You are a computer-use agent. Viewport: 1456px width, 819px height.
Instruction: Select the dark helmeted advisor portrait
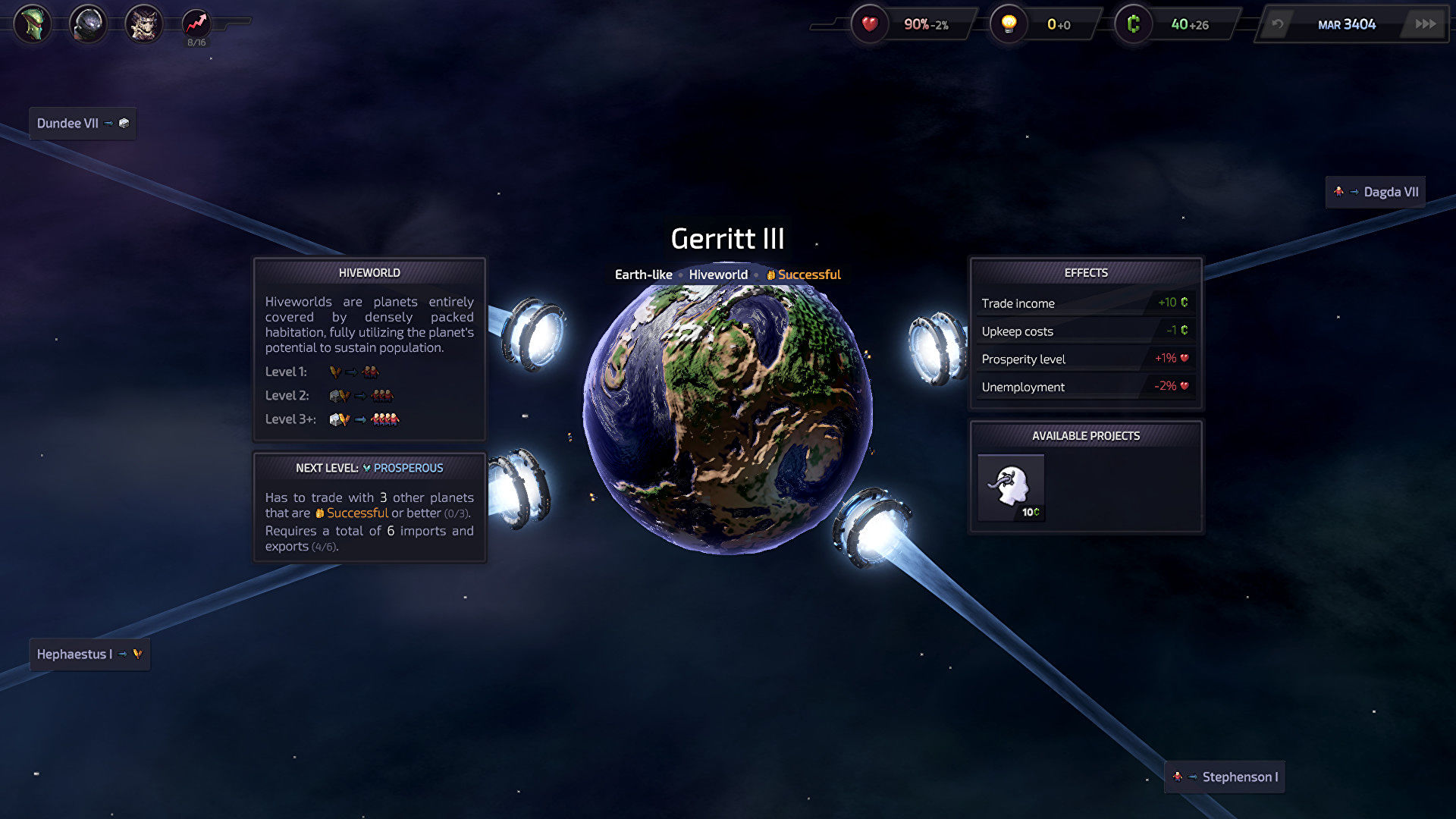point(88,24)
